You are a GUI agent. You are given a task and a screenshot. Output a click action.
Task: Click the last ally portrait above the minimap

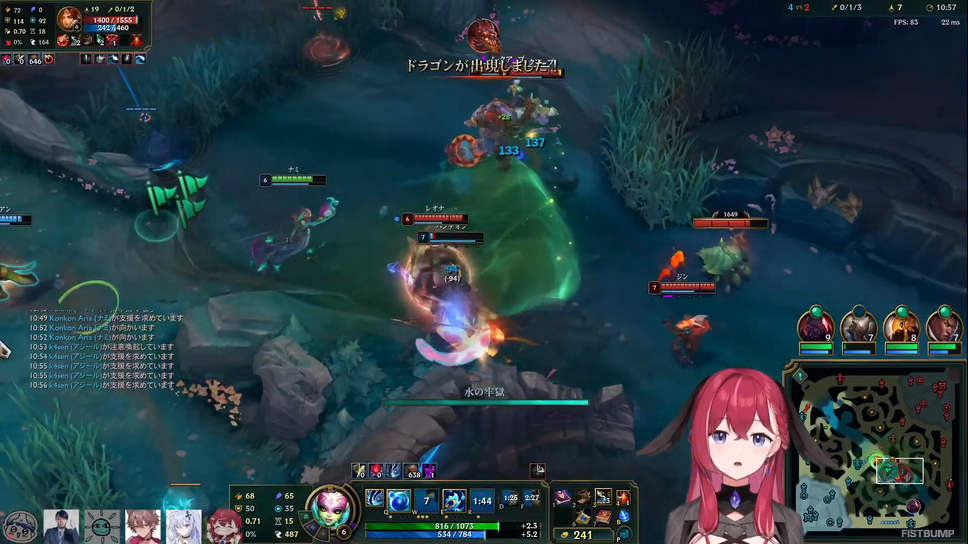944,327
